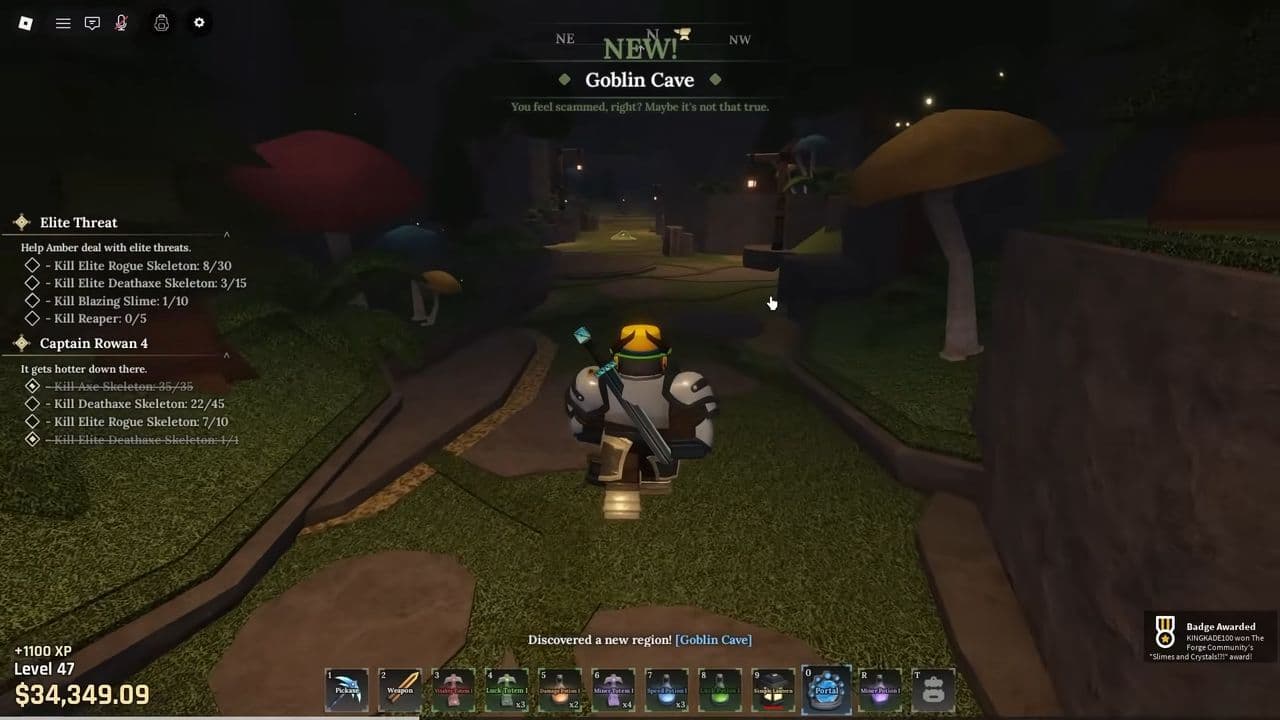Screen dimensions: 1280x720
Task: Unmute the microphone icon
Action: (120, 22)
